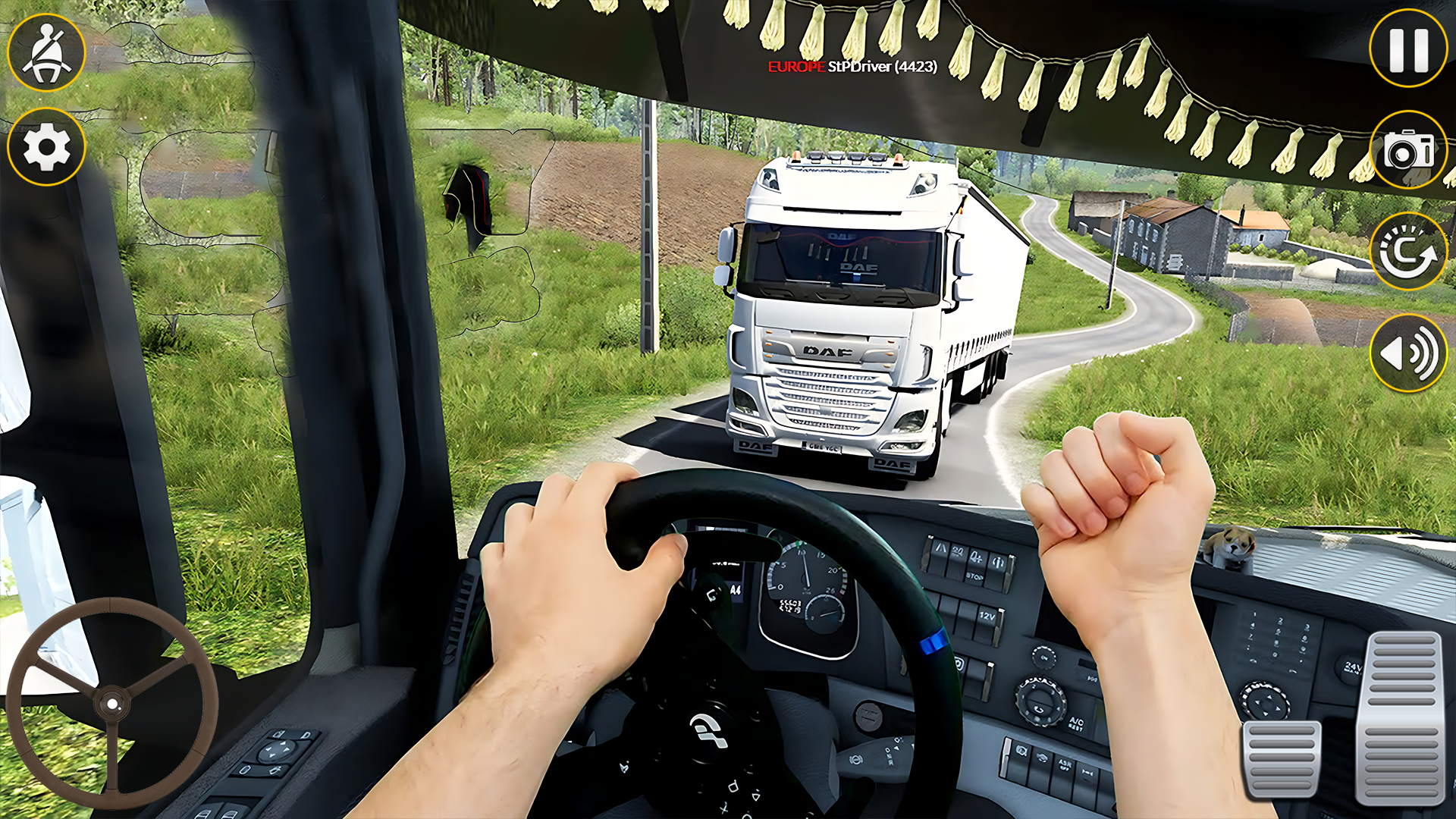Screen dimensions: 1456x819
Task: Click the directional arrow selector knob
Action: 1265,701
